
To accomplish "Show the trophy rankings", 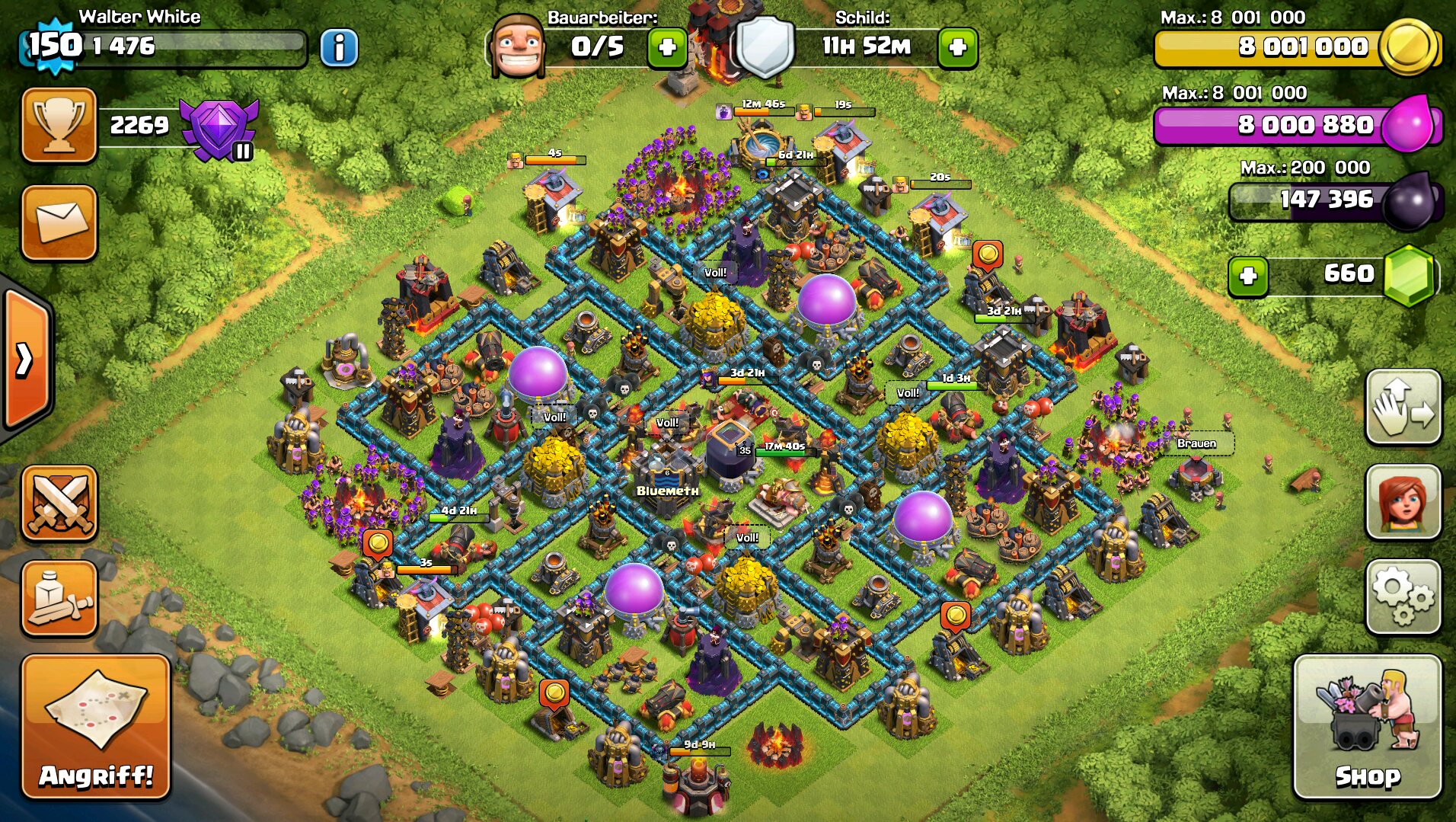I will 59,125.
